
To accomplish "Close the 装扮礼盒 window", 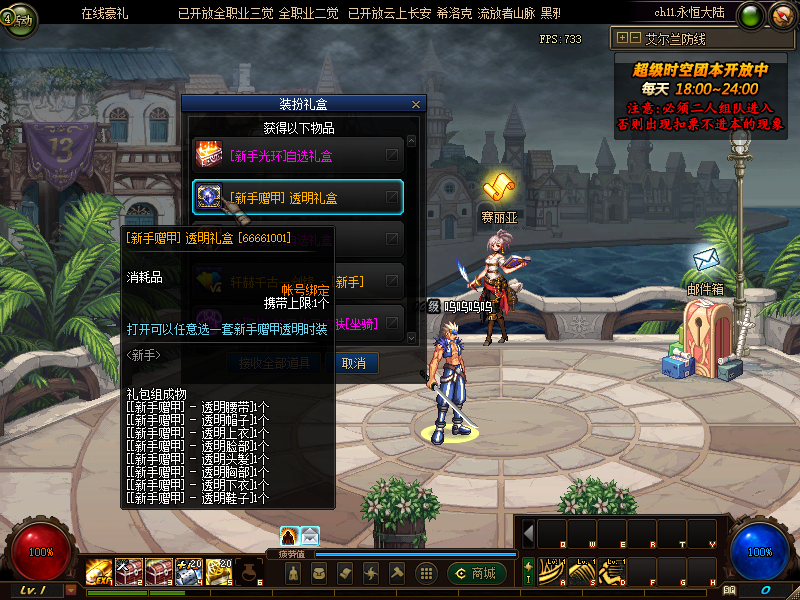I will tap(416, 104).
